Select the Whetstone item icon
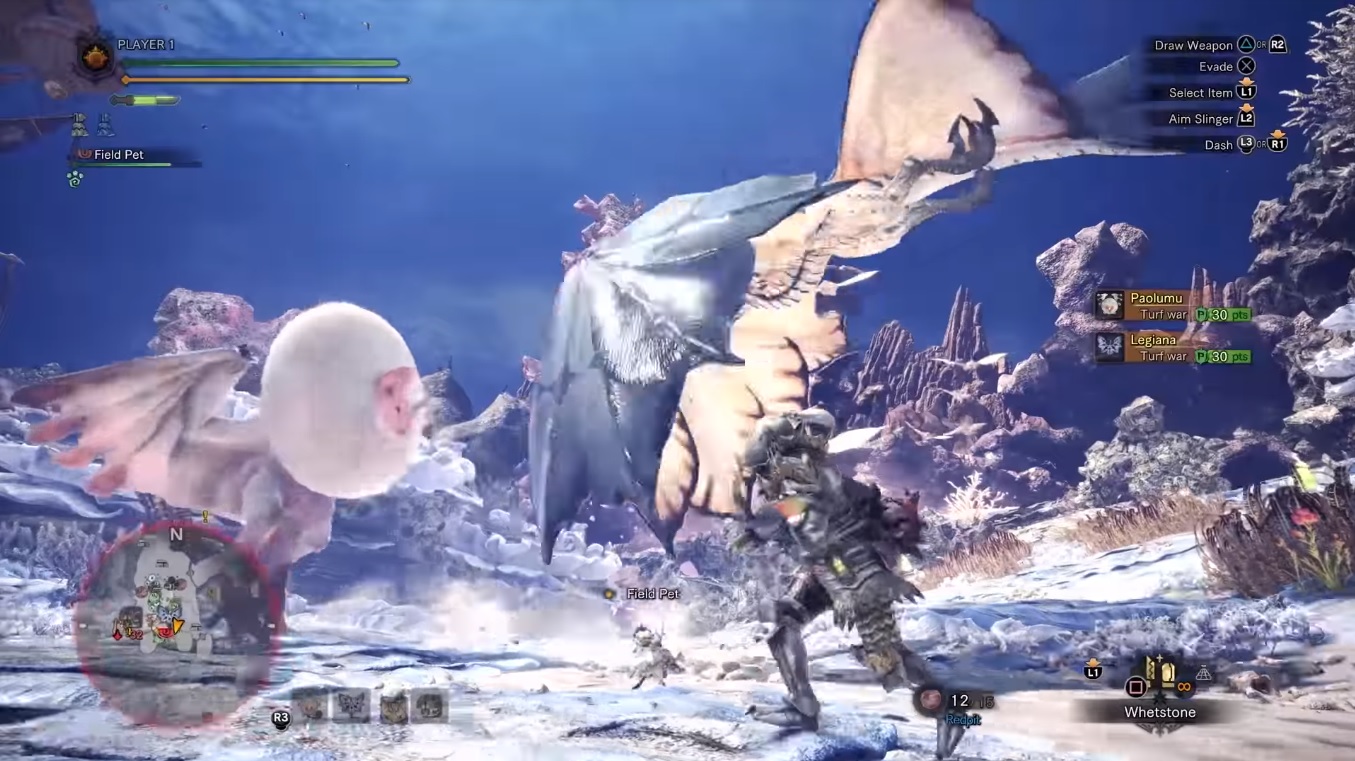Viewport: 1355px width, 761px height. pyautogui.click(x=1161, y=673)
